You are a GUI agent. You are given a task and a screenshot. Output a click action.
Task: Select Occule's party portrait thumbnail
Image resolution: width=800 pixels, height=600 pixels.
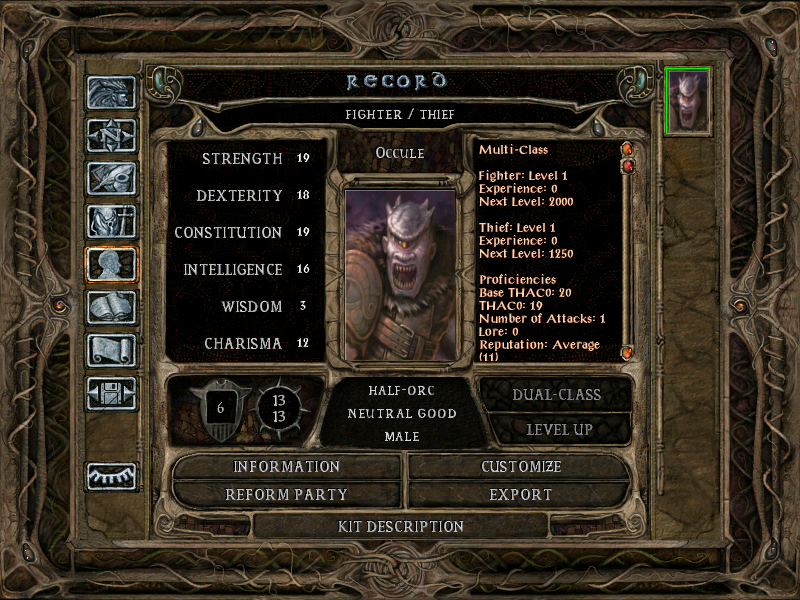688,101
